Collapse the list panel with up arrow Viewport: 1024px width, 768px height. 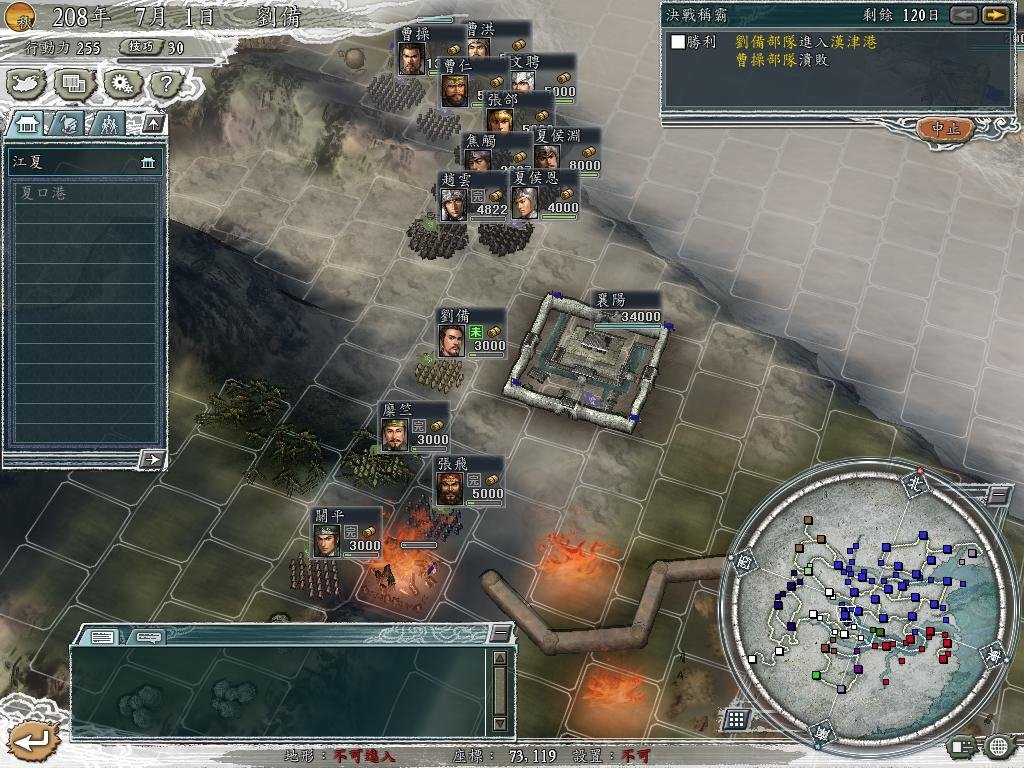pos(153,123)
